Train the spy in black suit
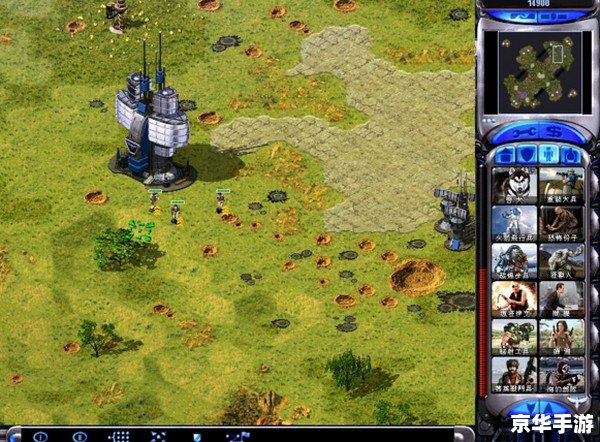 (x=562, y=299)
